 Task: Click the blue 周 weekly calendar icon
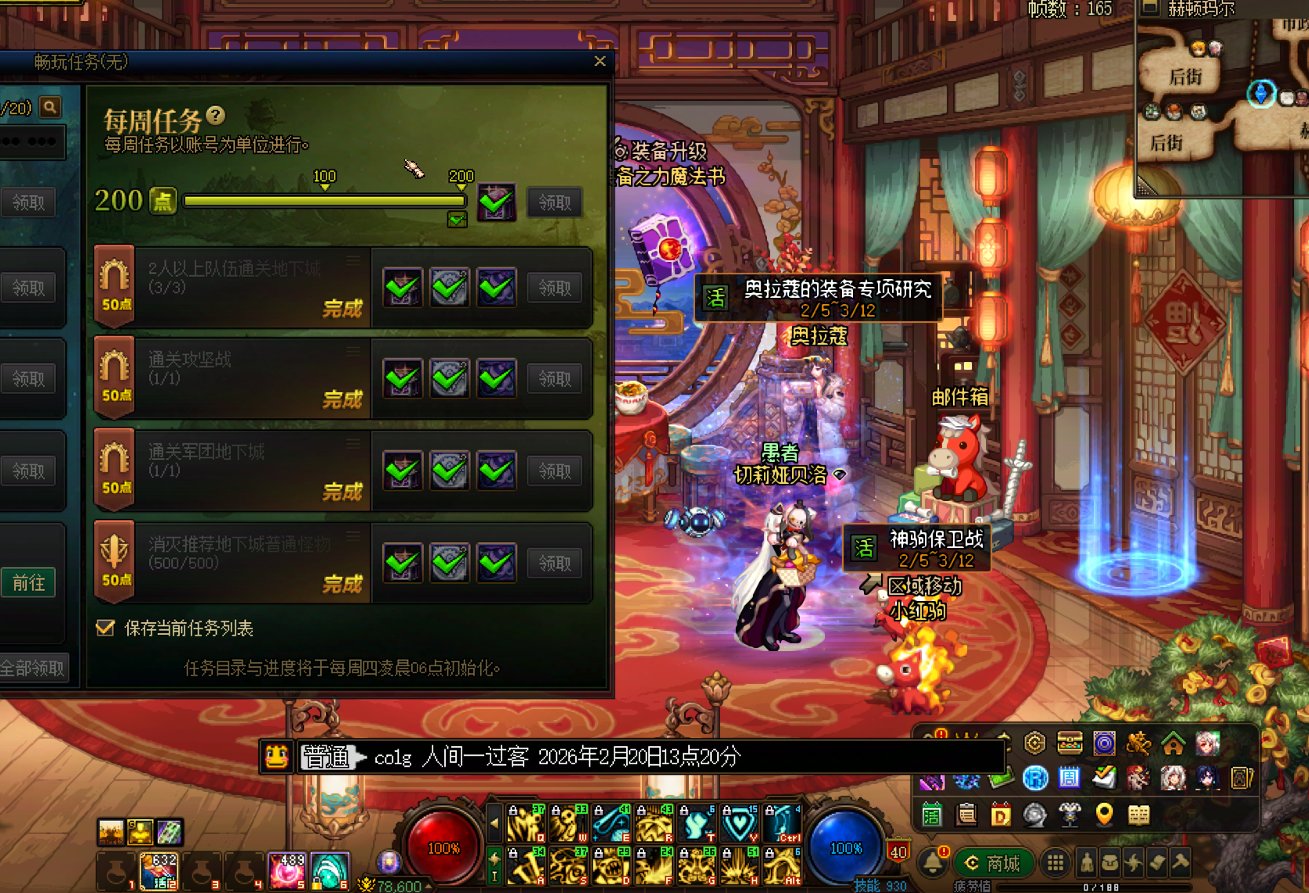1068,777
